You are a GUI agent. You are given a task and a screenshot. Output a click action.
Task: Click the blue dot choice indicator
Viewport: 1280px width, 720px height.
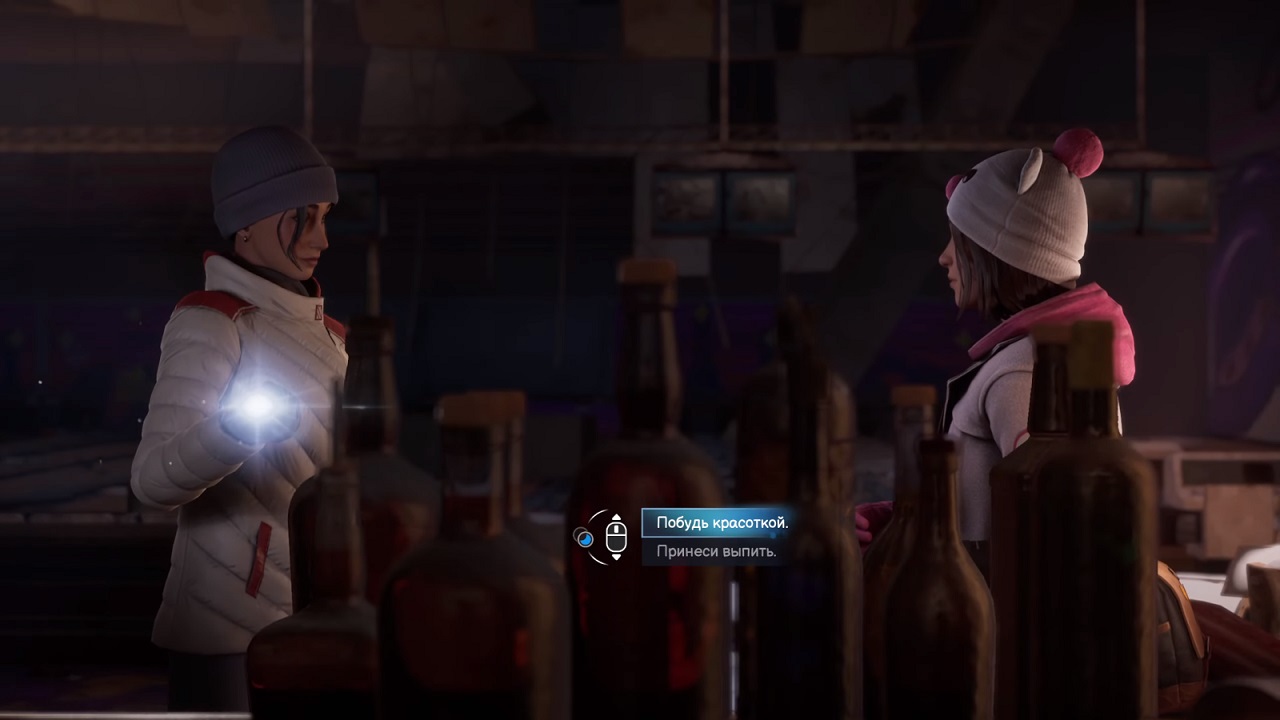tap(586, 538)
